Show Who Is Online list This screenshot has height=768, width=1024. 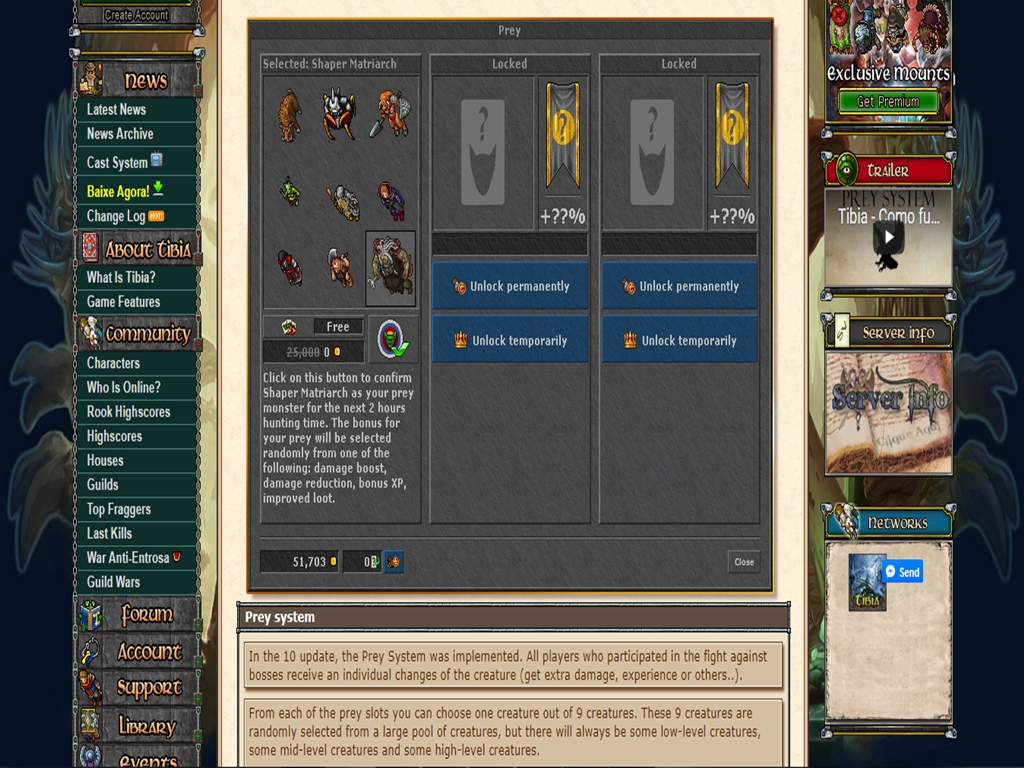(x=123, y=387)
